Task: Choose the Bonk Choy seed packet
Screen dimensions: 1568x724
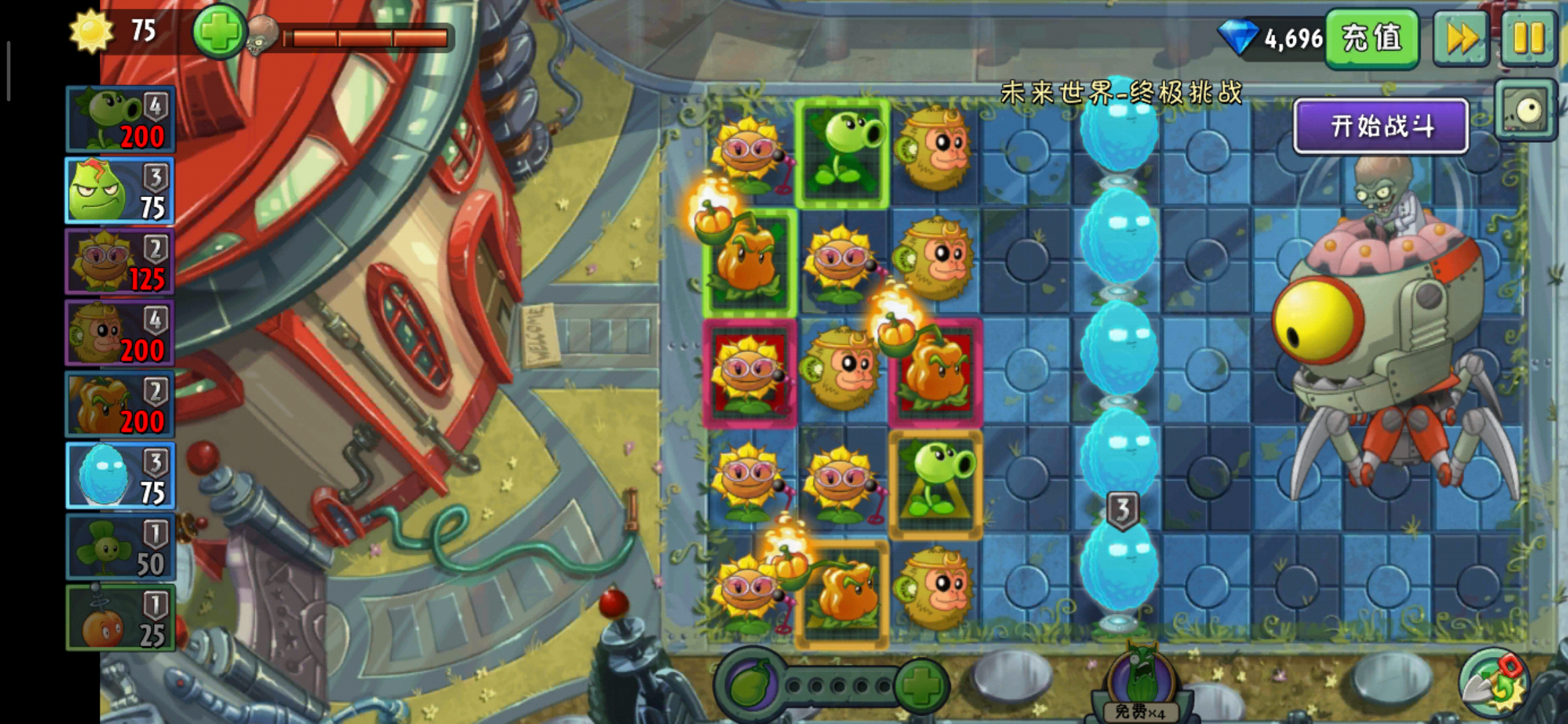Action: coord(121,191)
